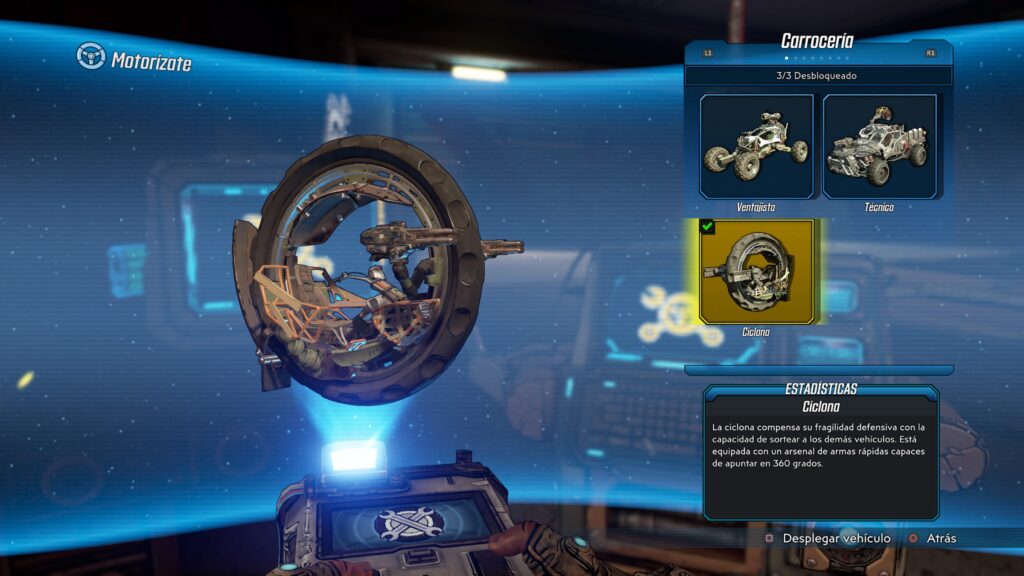Screen dimensions: 1024x576
Task: Go back with the Atrás option
Action: pyautogui.click(x=940, y=538)
